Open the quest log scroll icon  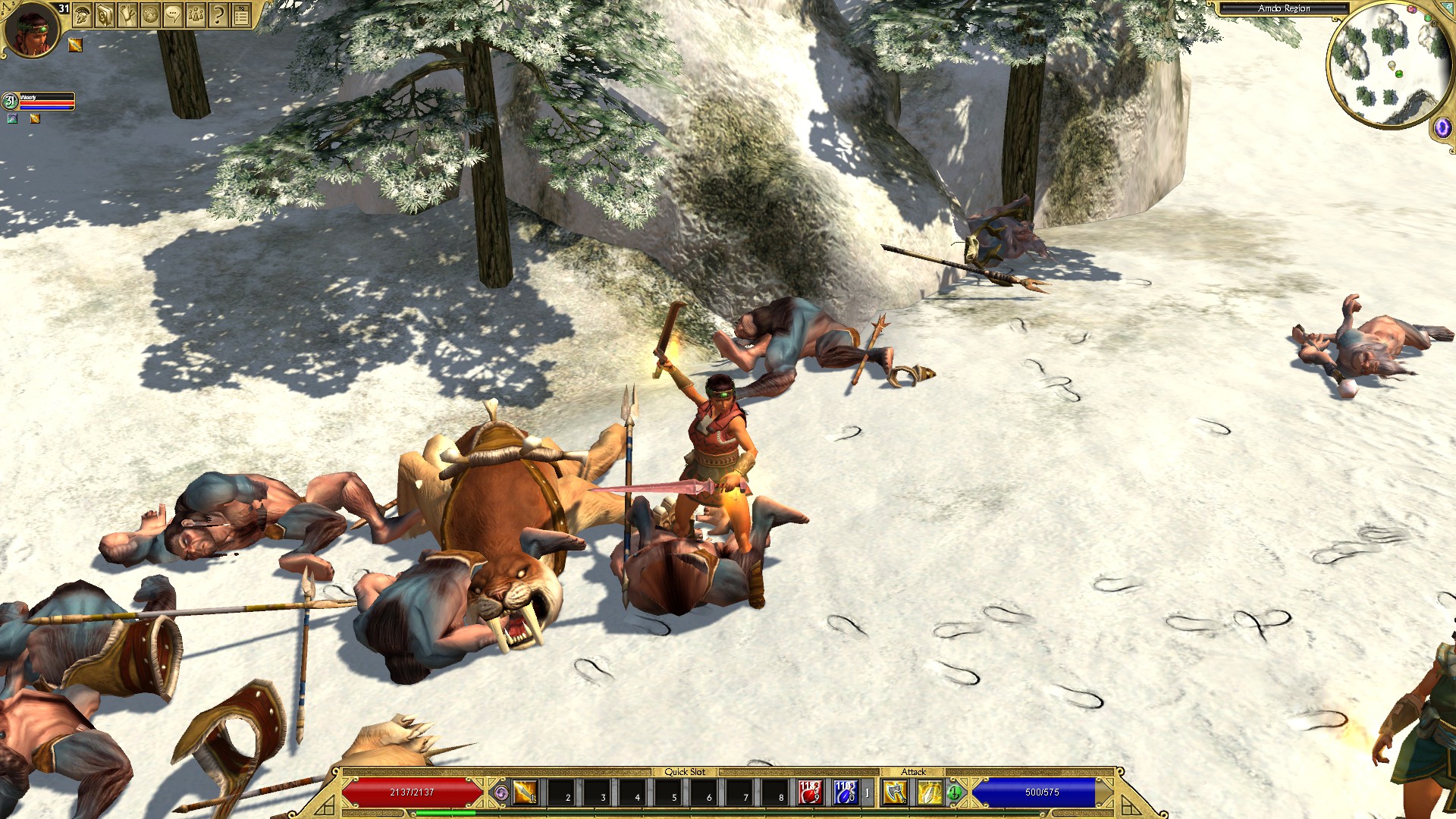pyautogui.click(x=127, y=14)
